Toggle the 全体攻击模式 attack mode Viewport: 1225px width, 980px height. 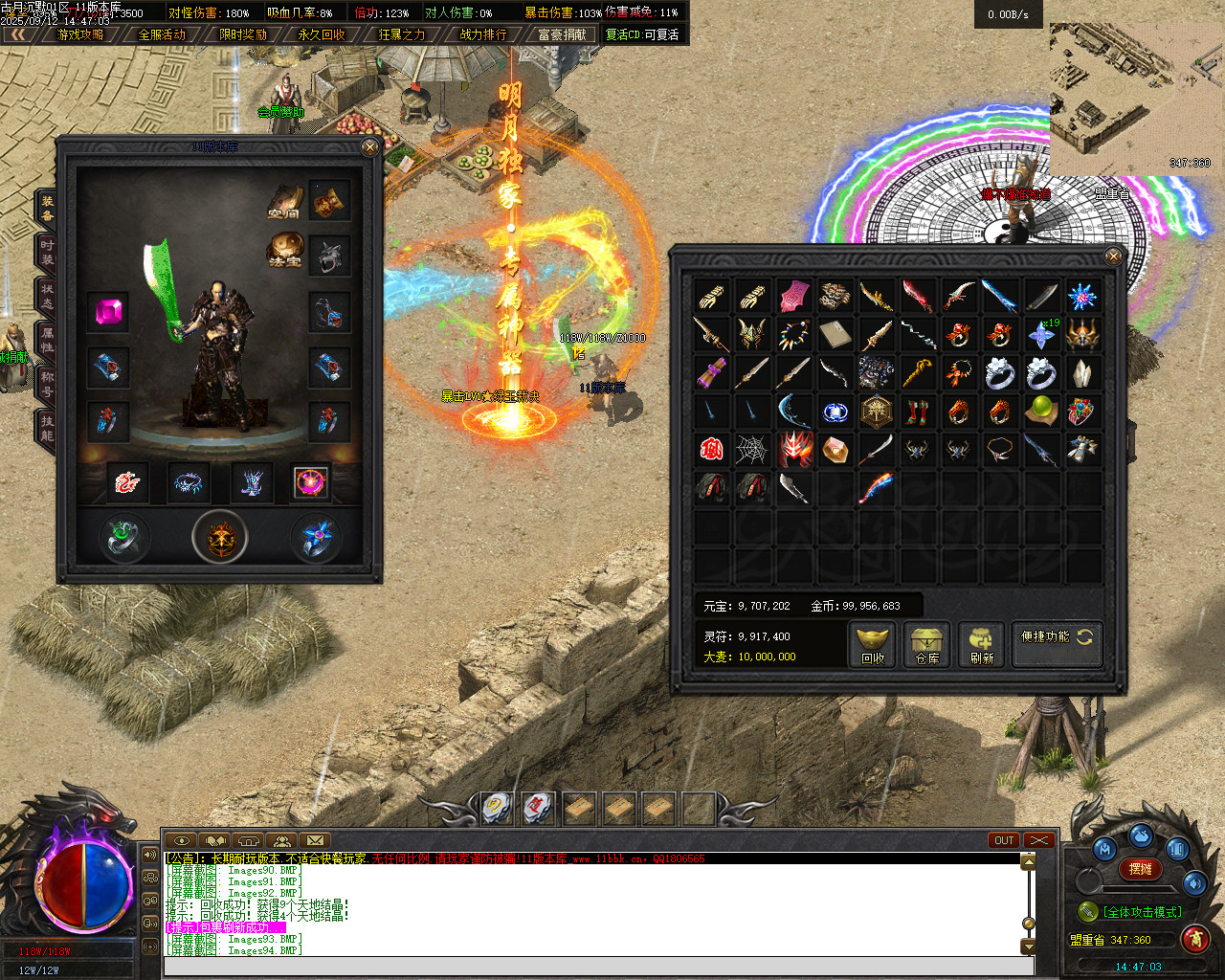[1142, 912]
